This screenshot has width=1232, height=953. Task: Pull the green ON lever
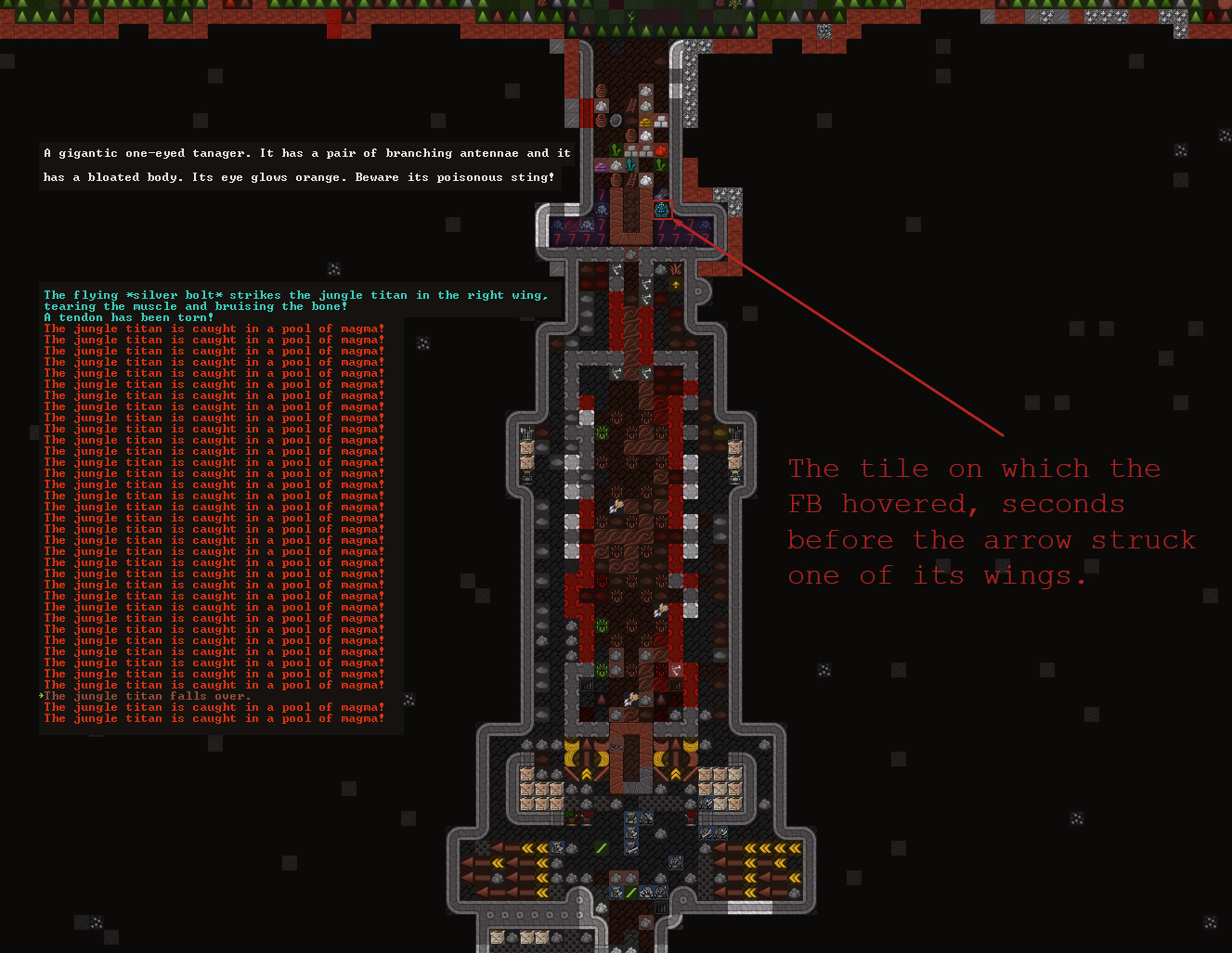pos(570,818)
